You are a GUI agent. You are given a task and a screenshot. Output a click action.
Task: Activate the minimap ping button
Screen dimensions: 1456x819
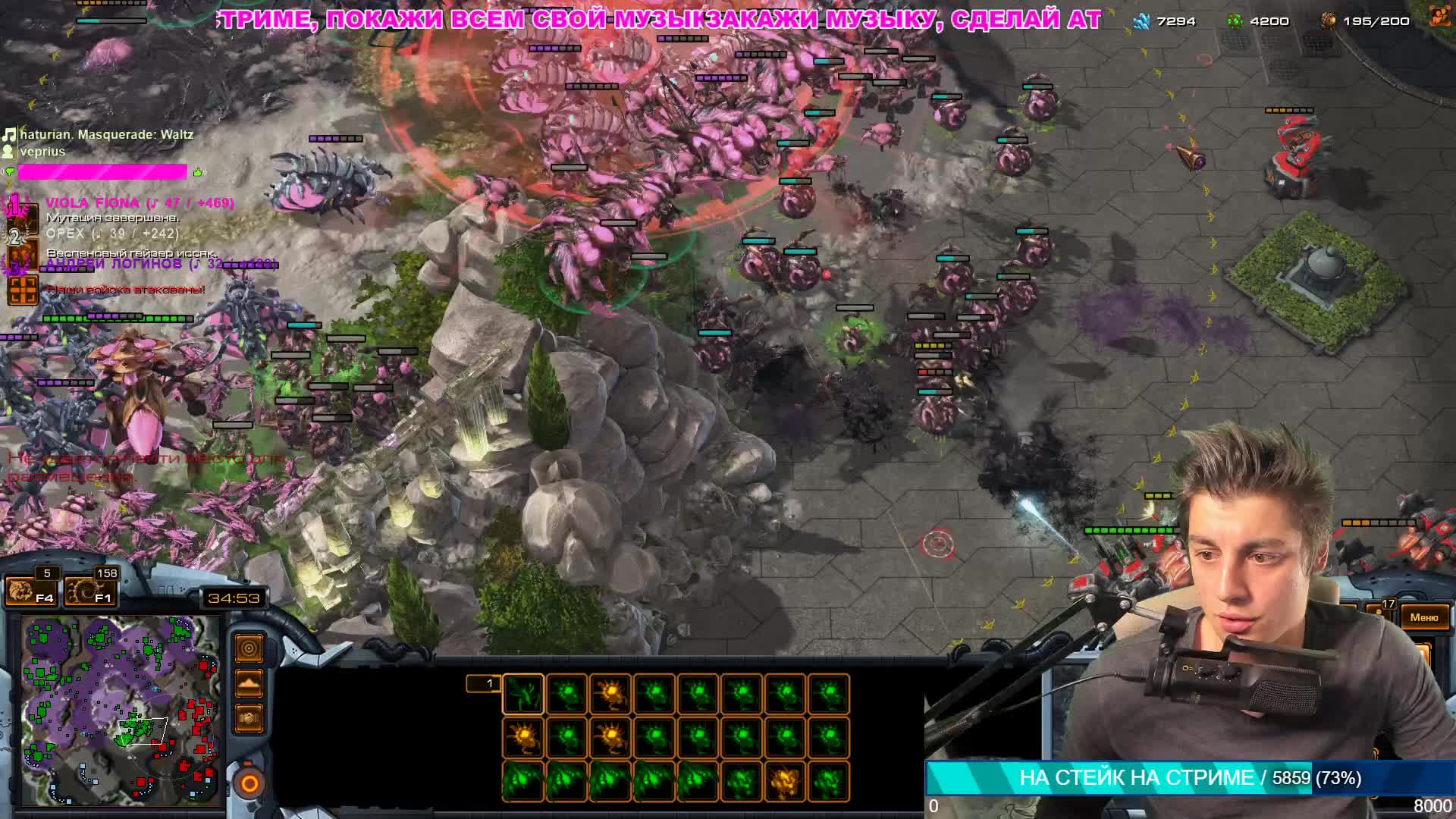[249, 648]
